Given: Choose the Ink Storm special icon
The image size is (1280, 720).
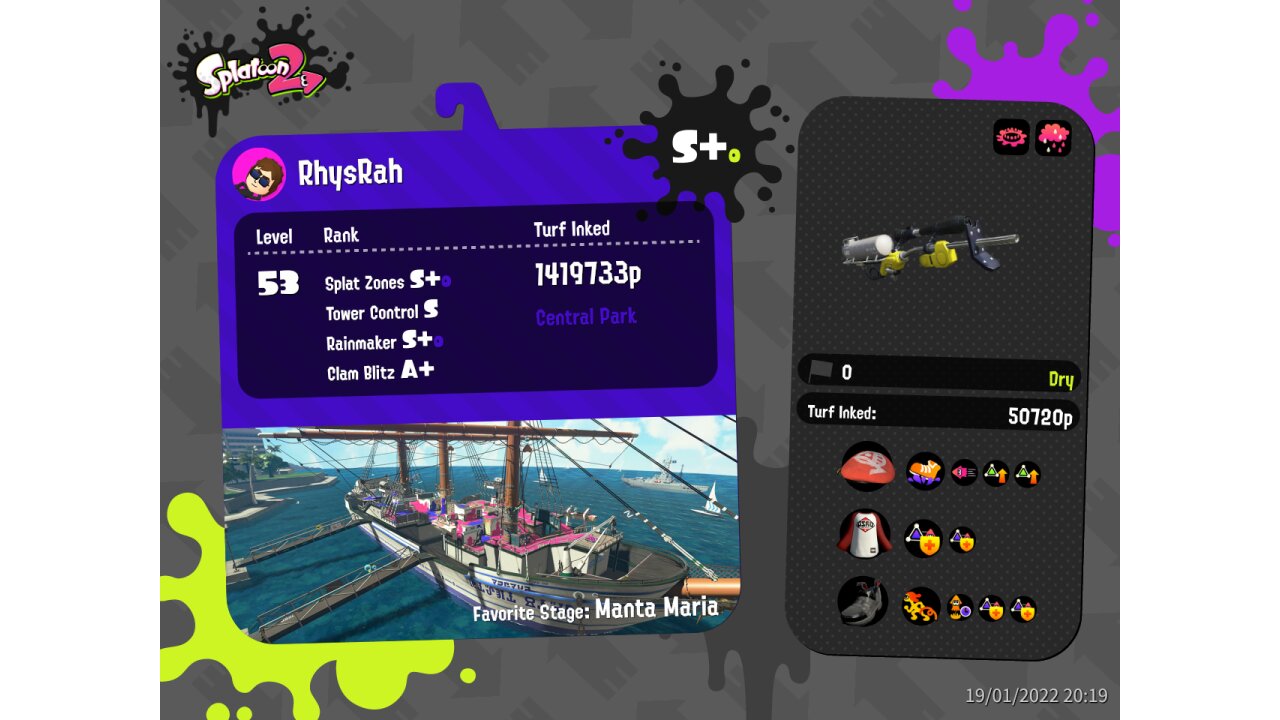Looking at the screenshot, I should (x=1053, y=137).
